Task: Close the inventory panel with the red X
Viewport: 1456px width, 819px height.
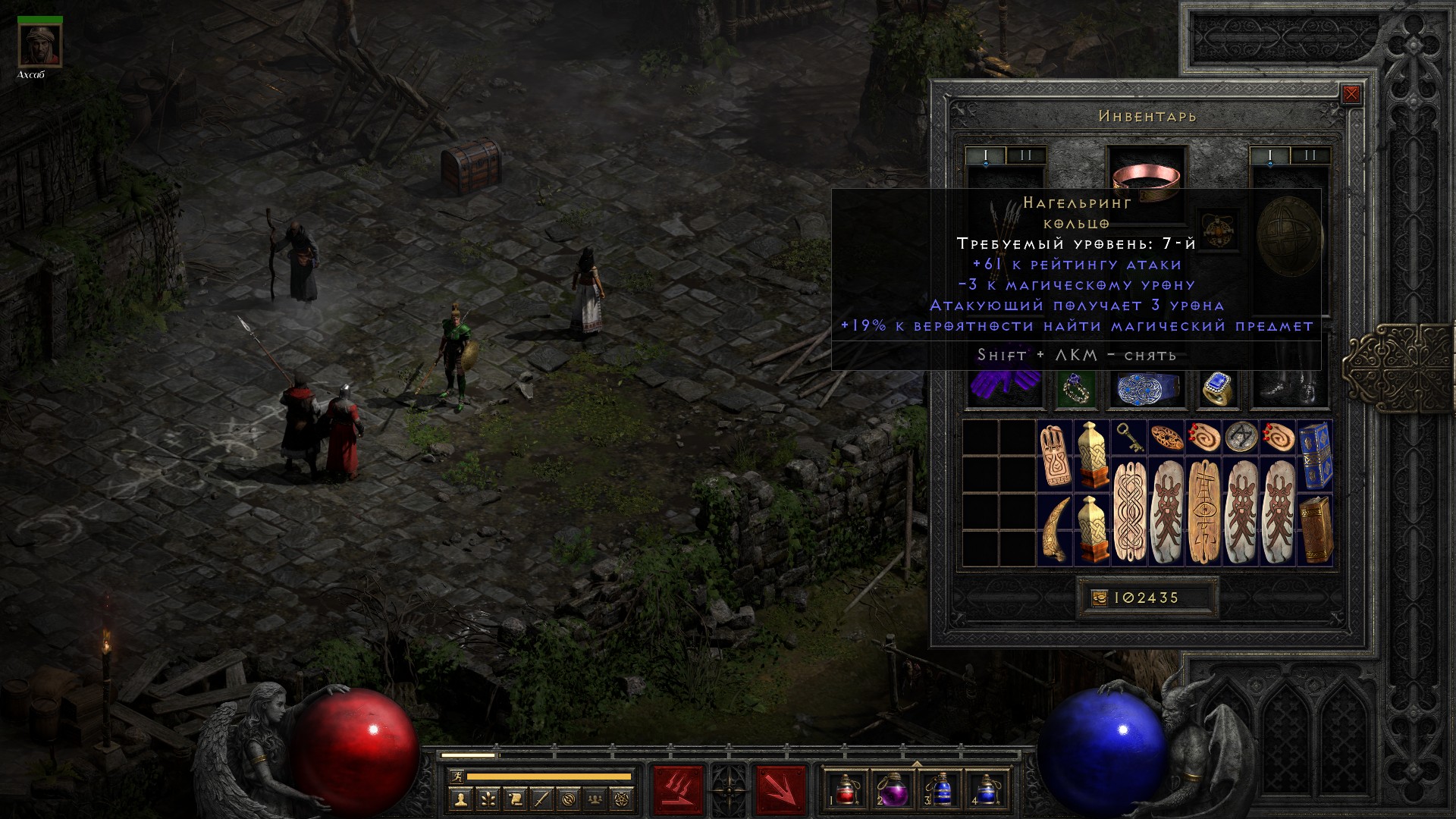Action: click(1351, 95)
